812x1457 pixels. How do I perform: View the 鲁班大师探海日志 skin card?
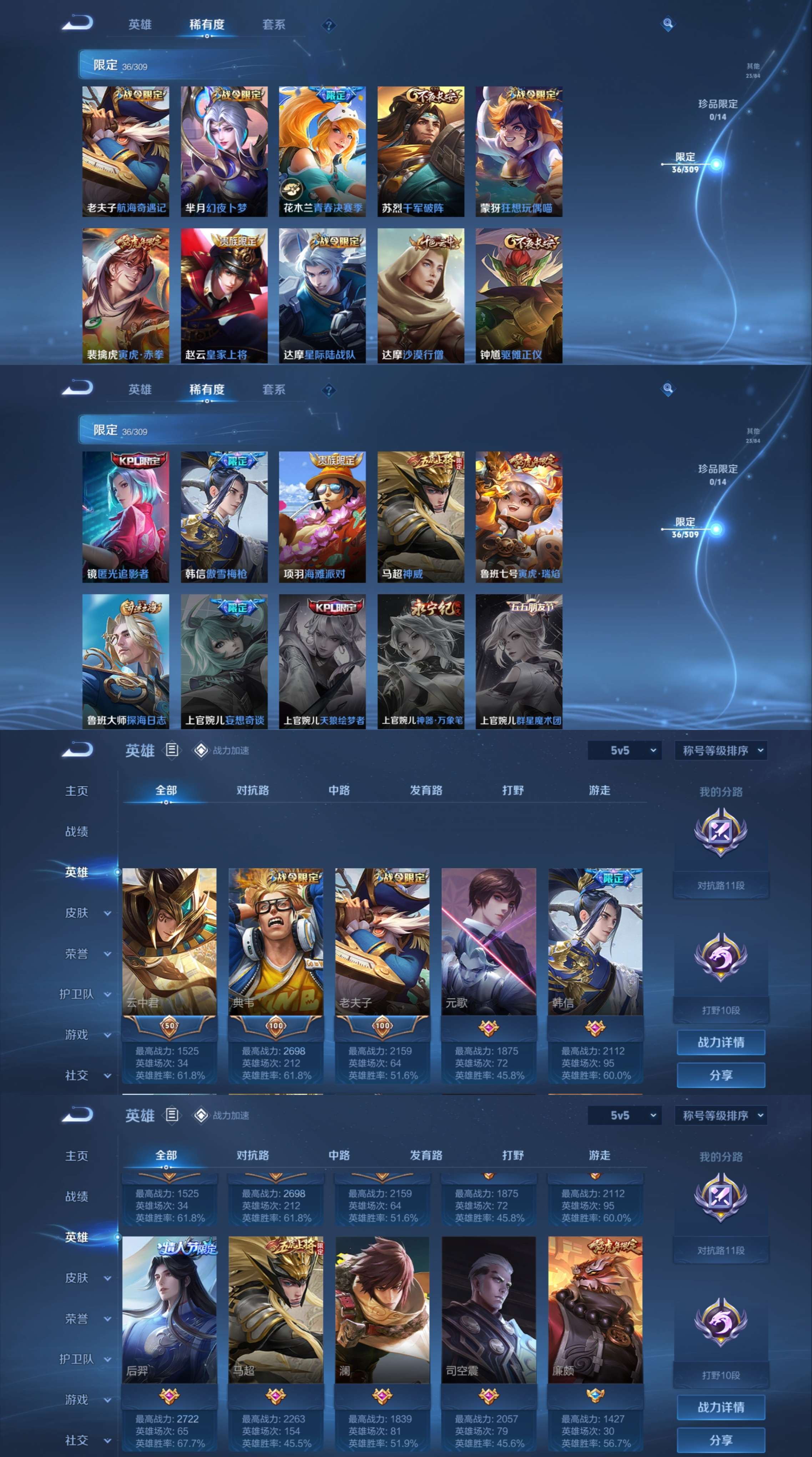[126, 661]
